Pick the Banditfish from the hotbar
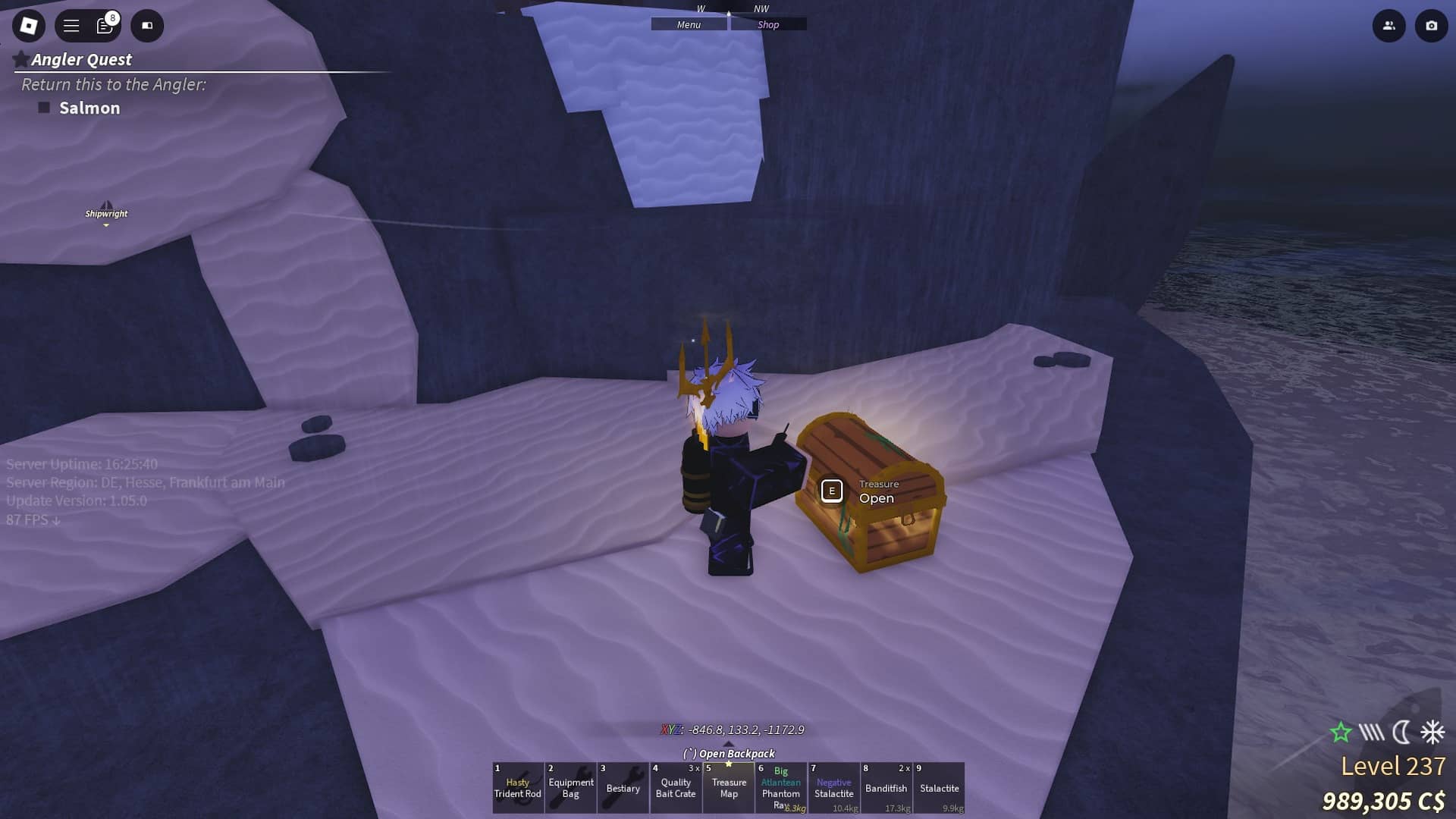 (886, 788)
